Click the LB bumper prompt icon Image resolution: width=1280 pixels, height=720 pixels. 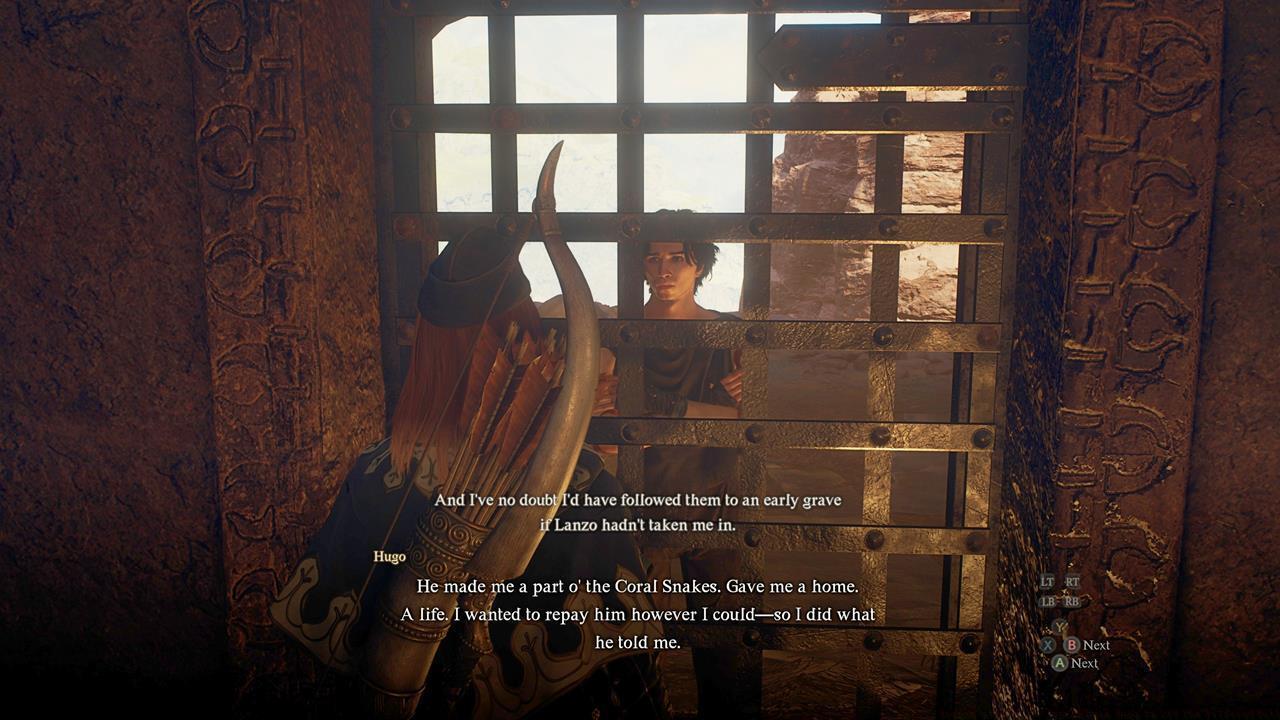(1049, 601)
